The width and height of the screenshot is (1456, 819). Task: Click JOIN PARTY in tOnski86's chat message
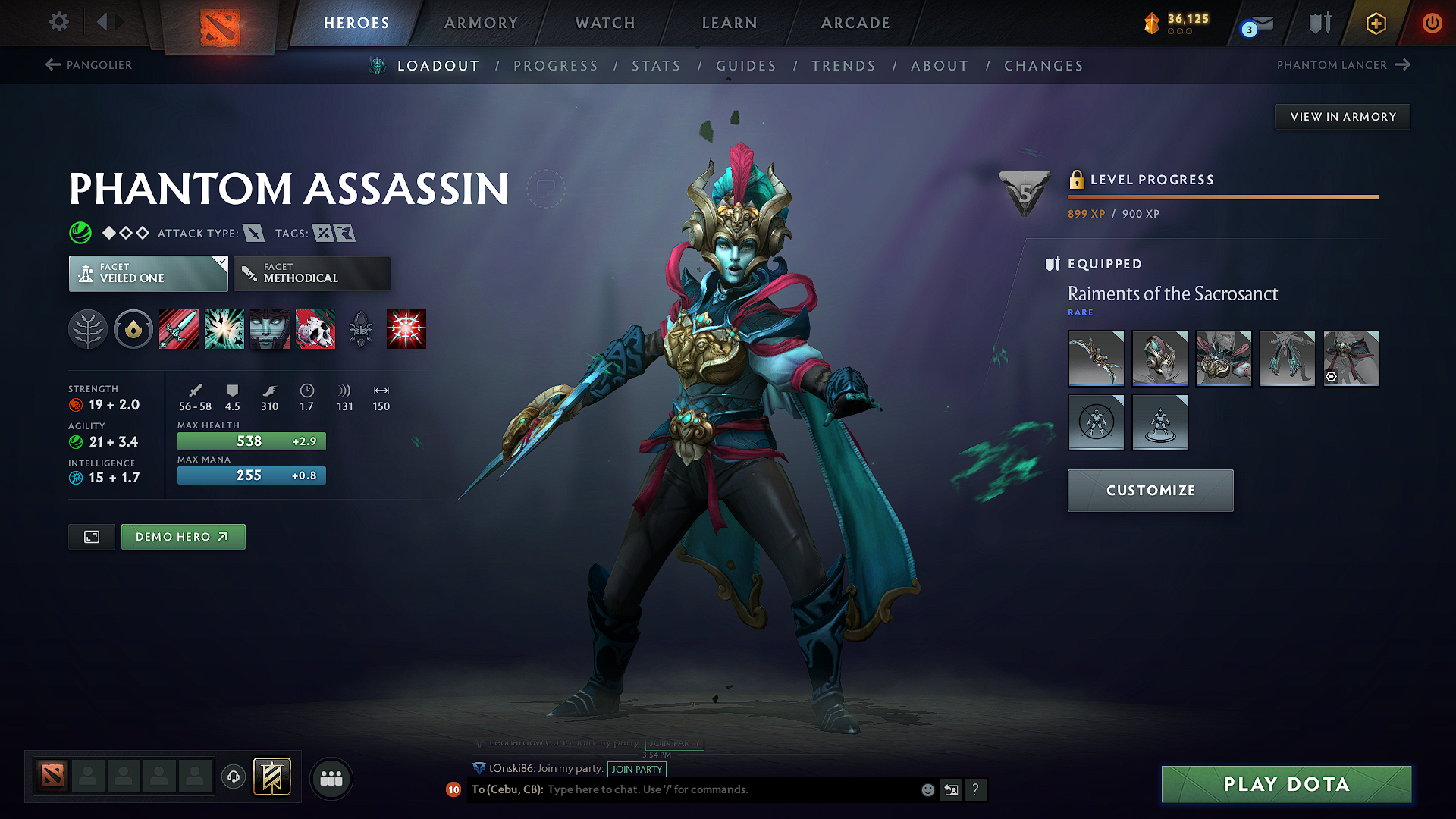[637, 770]
